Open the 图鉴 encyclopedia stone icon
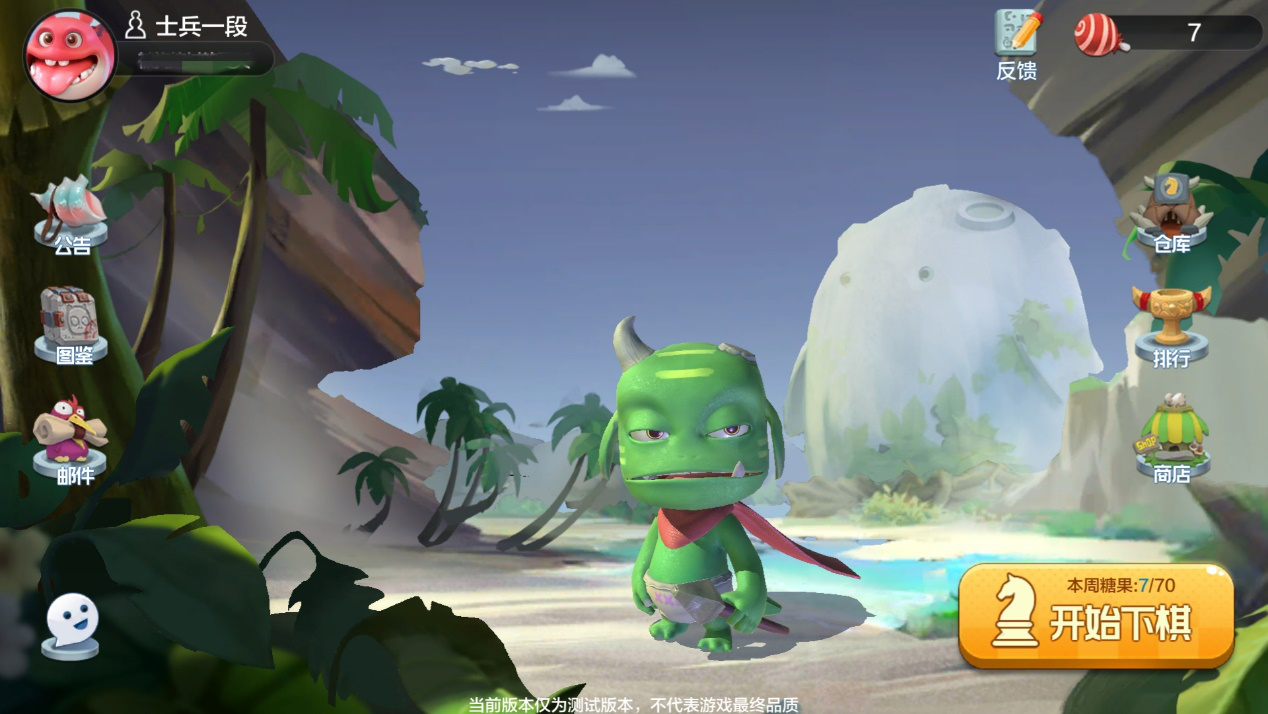This screenshot has height=714, width=1268. (71, 324)
